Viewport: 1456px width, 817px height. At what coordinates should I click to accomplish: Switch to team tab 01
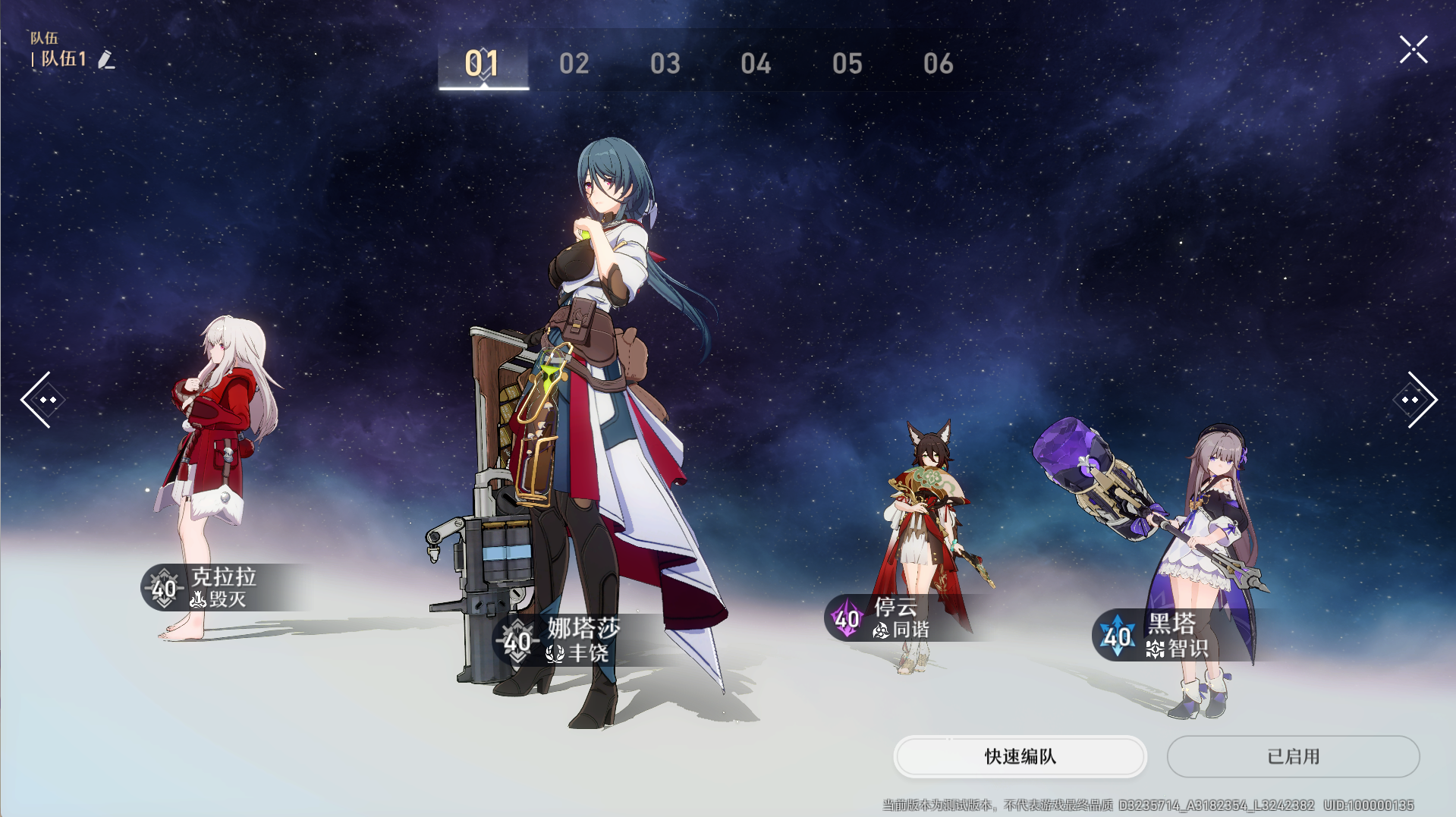[x=483, y=64]
